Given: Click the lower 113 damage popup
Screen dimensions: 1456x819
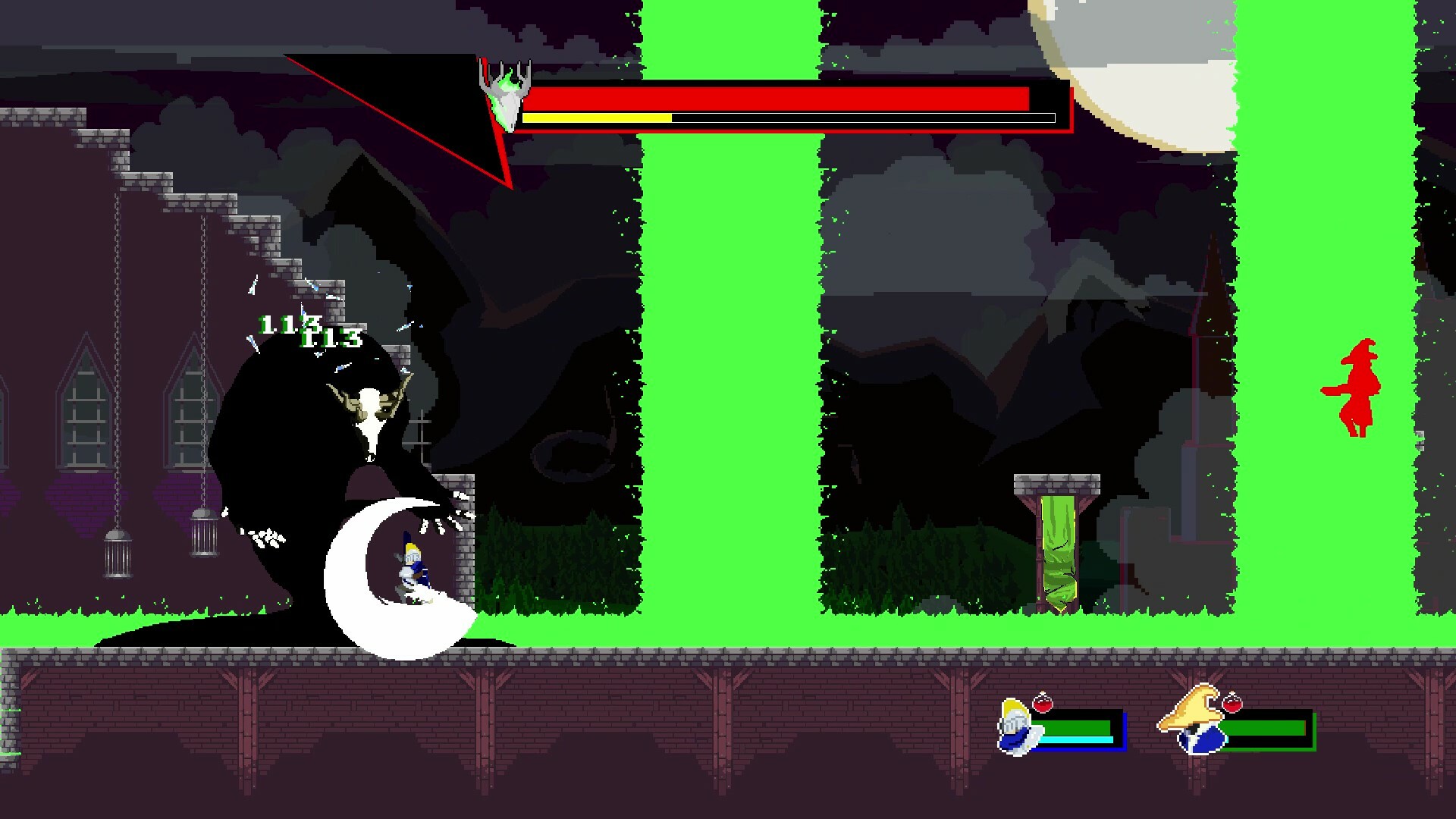Looking at the screenshot, I should coord(332,340).
